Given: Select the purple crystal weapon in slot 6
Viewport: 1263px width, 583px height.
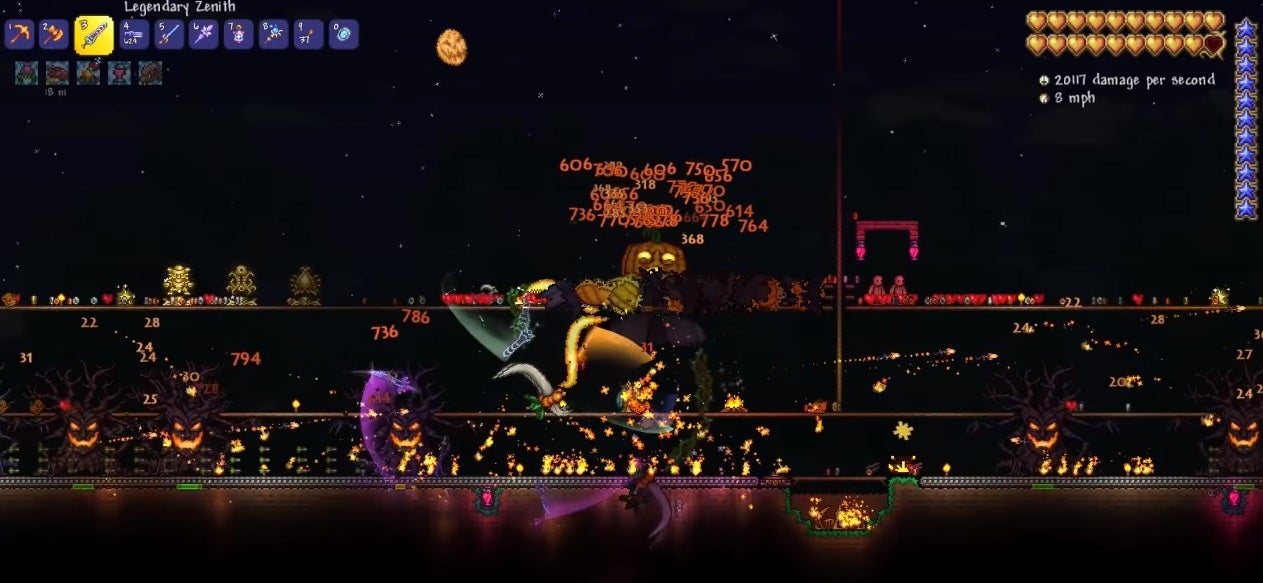Looking at the screenshot, I should point(204,35).
